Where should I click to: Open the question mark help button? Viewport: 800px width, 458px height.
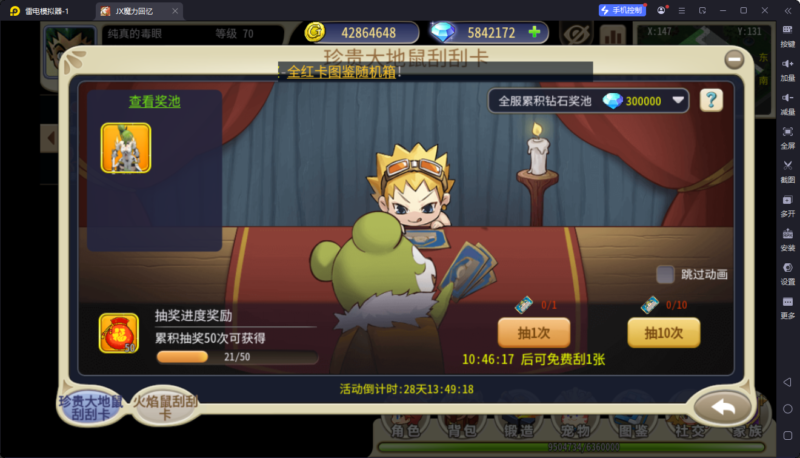tap(711, 100)
